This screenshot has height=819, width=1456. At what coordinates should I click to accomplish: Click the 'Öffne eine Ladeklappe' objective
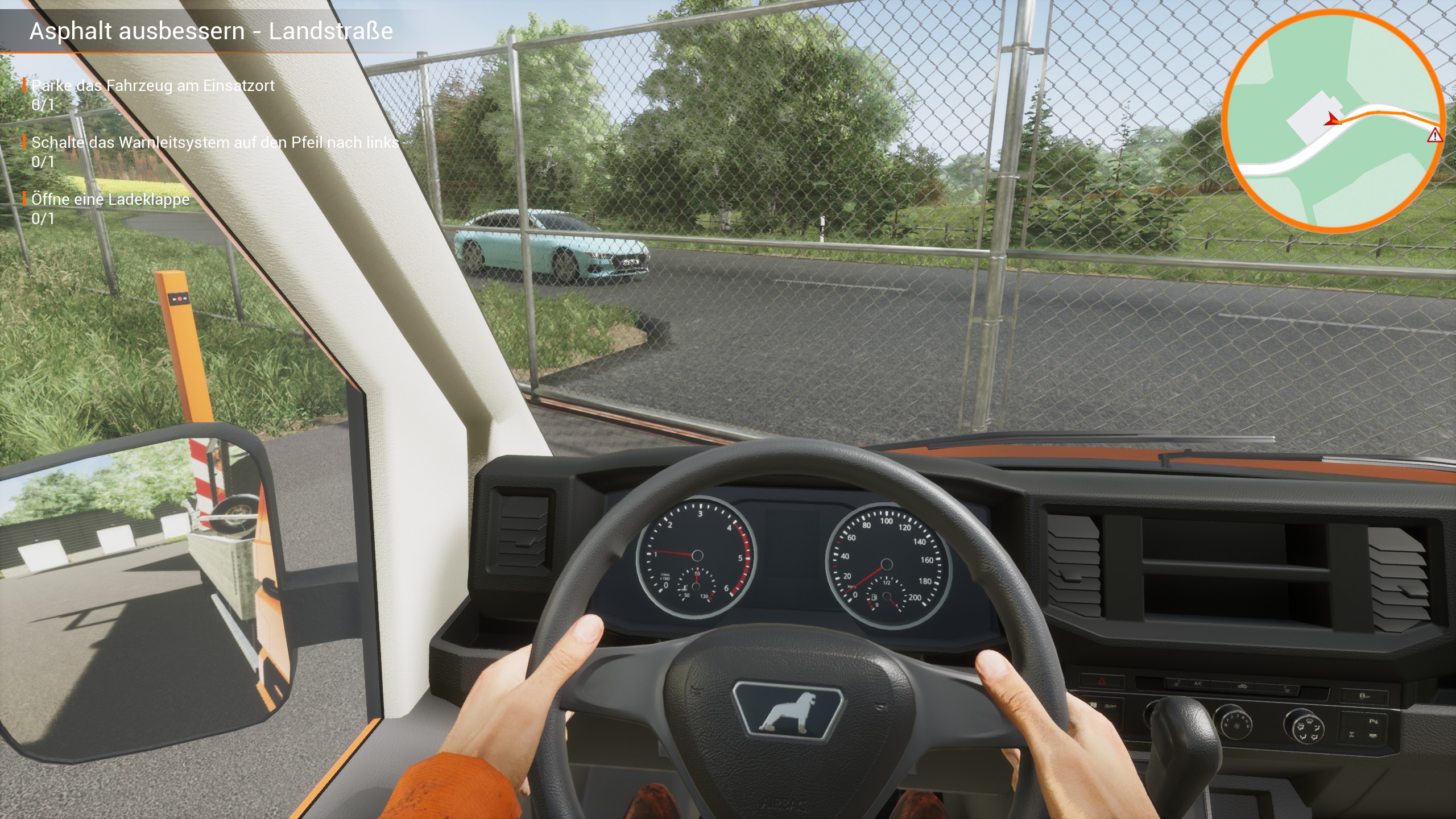(x=110, y=200)
